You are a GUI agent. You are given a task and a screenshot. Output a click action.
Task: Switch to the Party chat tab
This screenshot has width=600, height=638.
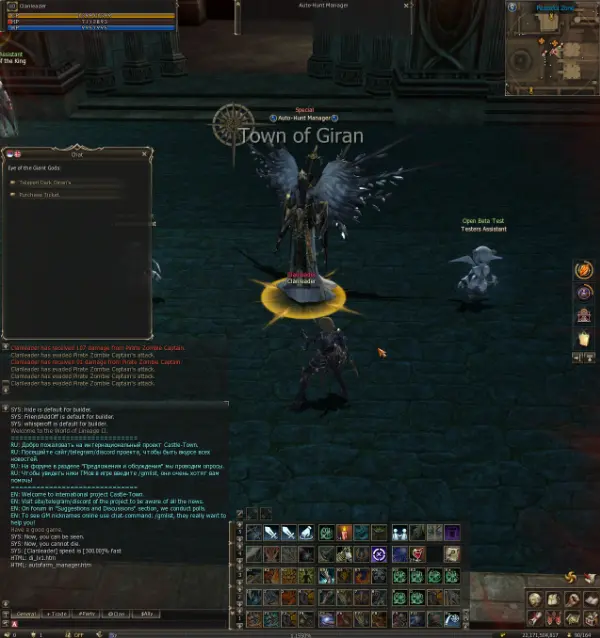tap(88, 613)
